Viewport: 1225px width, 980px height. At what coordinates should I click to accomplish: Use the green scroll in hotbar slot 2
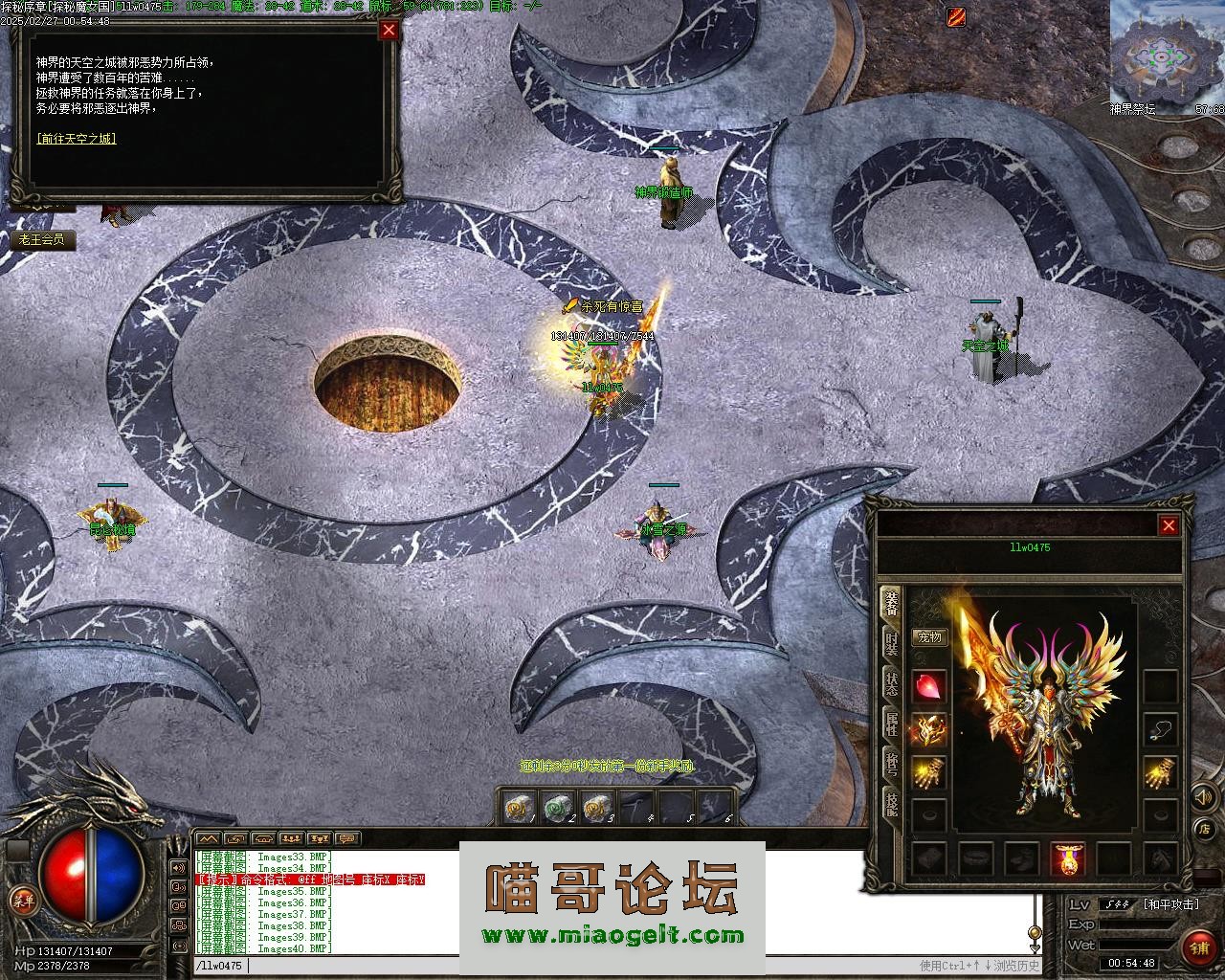(x=556, y=808)
